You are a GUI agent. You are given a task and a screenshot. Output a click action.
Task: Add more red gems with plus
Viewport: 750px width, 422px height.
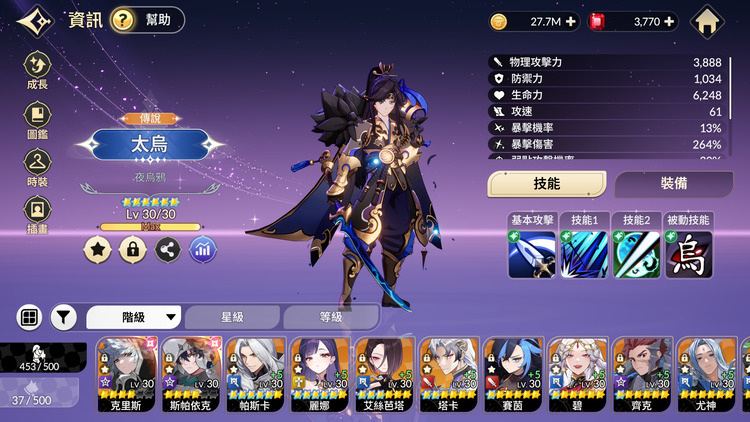click(669, 21)
